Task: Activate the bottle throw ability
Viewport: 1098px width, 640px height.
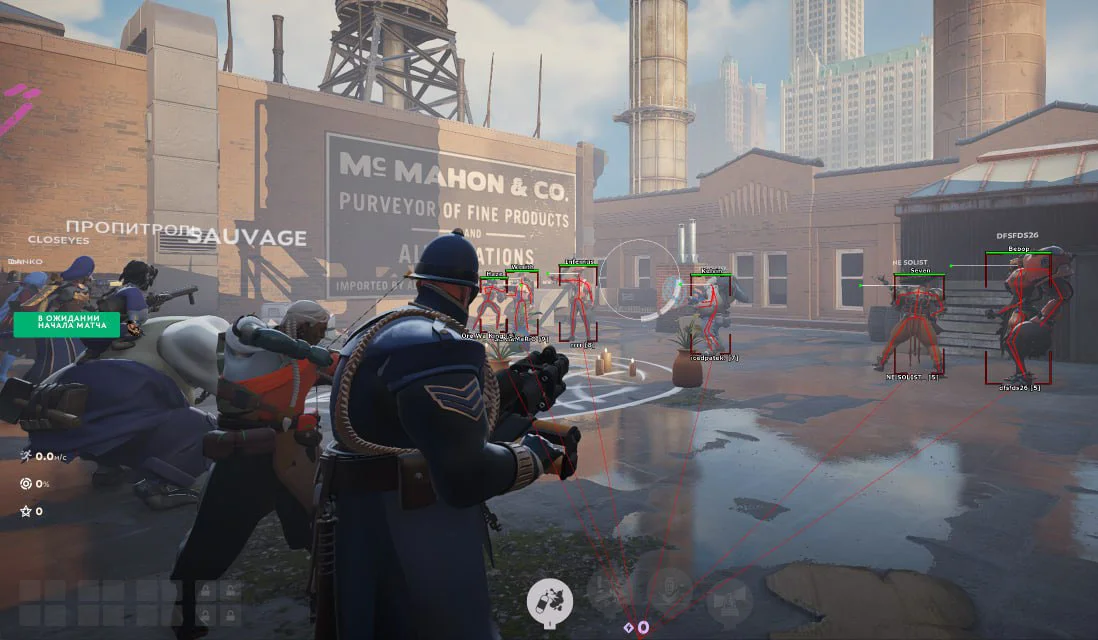Action: tap(551, 599)
